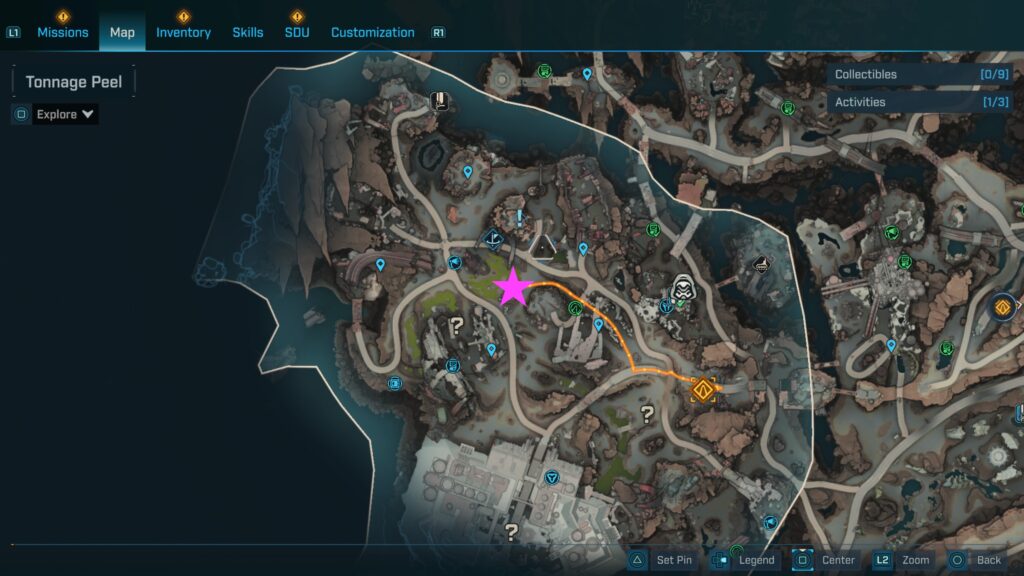Select the Skills tab
1024x576 pixels.
pos(248,32)
